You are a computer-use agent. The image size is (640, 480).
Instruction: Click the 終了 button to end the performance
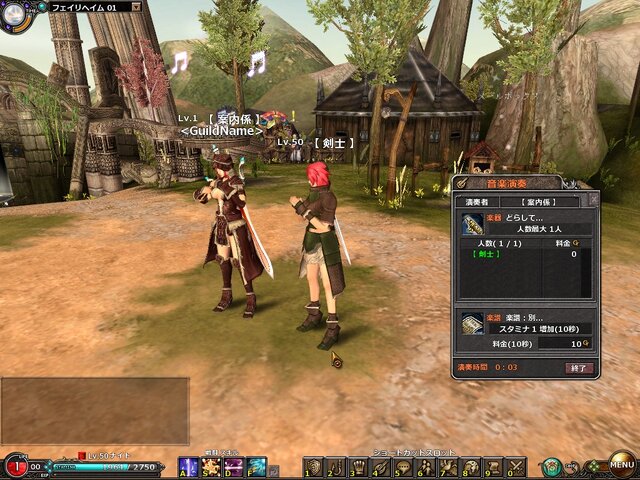(579, 368)
